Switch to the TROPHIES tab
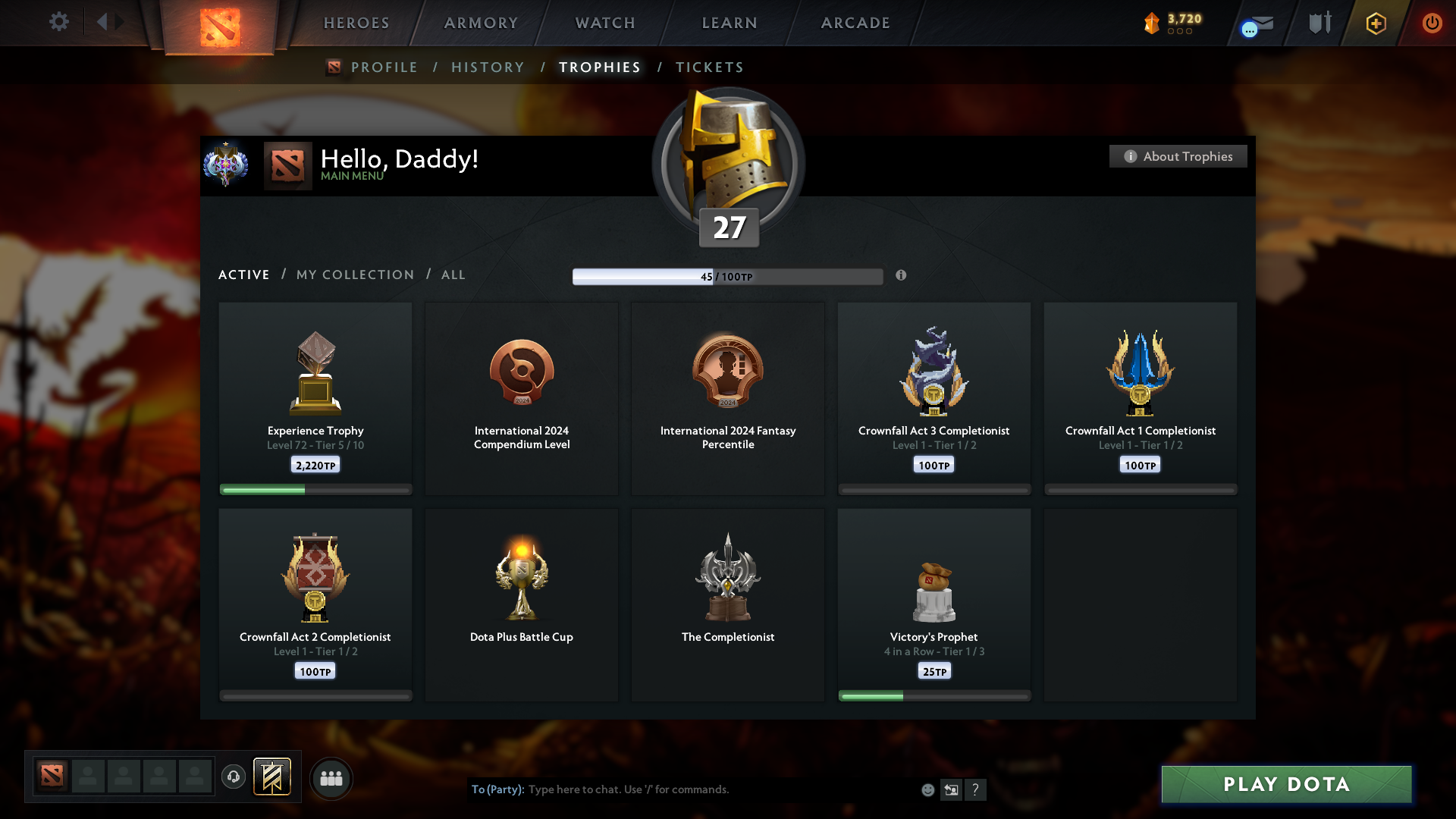The height and width of the screenshot is (819, 1456). tap(599, 67)
